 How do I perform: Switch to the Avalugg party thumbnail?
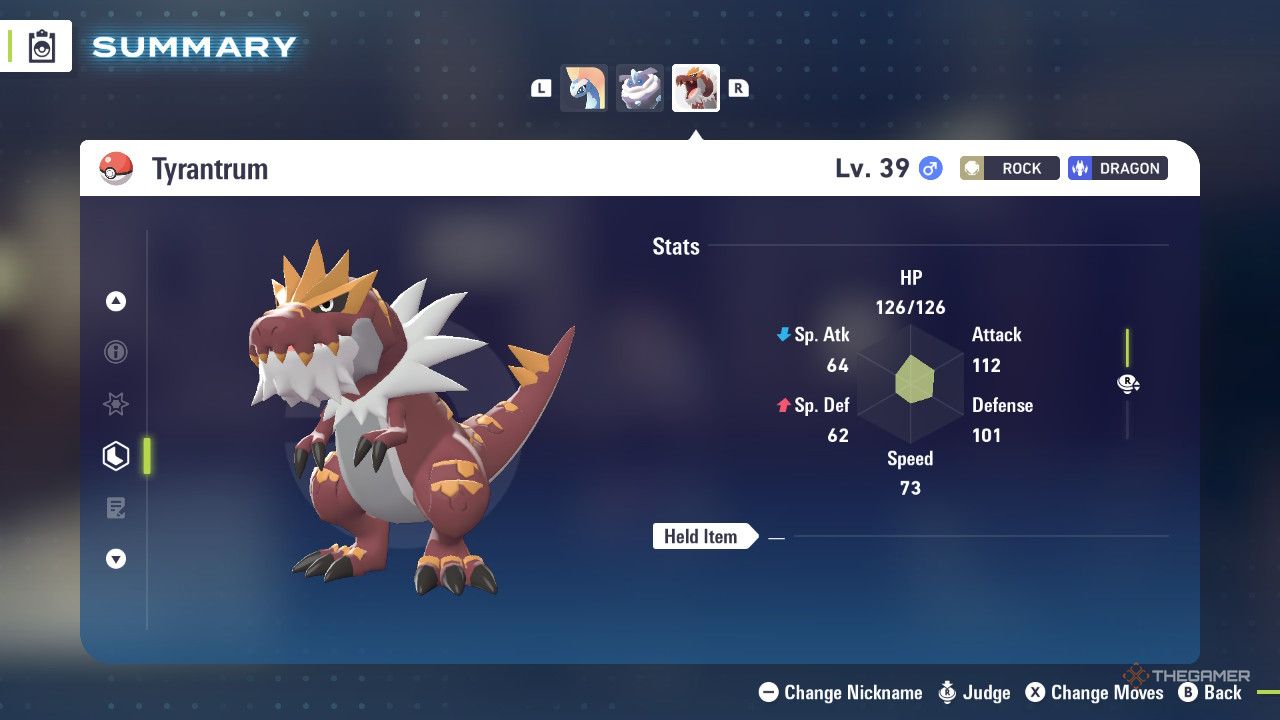(x=640, y=88)
